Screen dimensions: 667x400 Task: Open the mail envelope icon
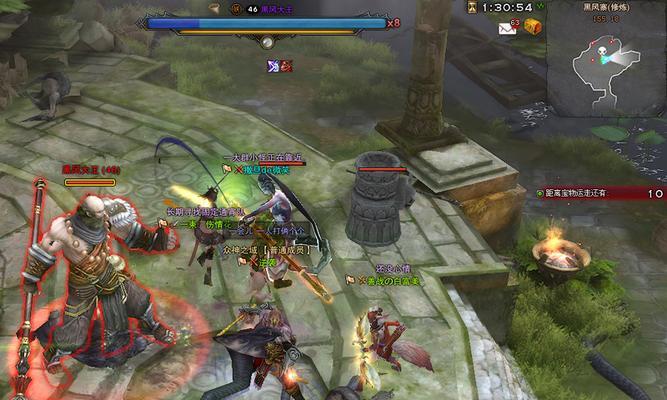(506, 29)
